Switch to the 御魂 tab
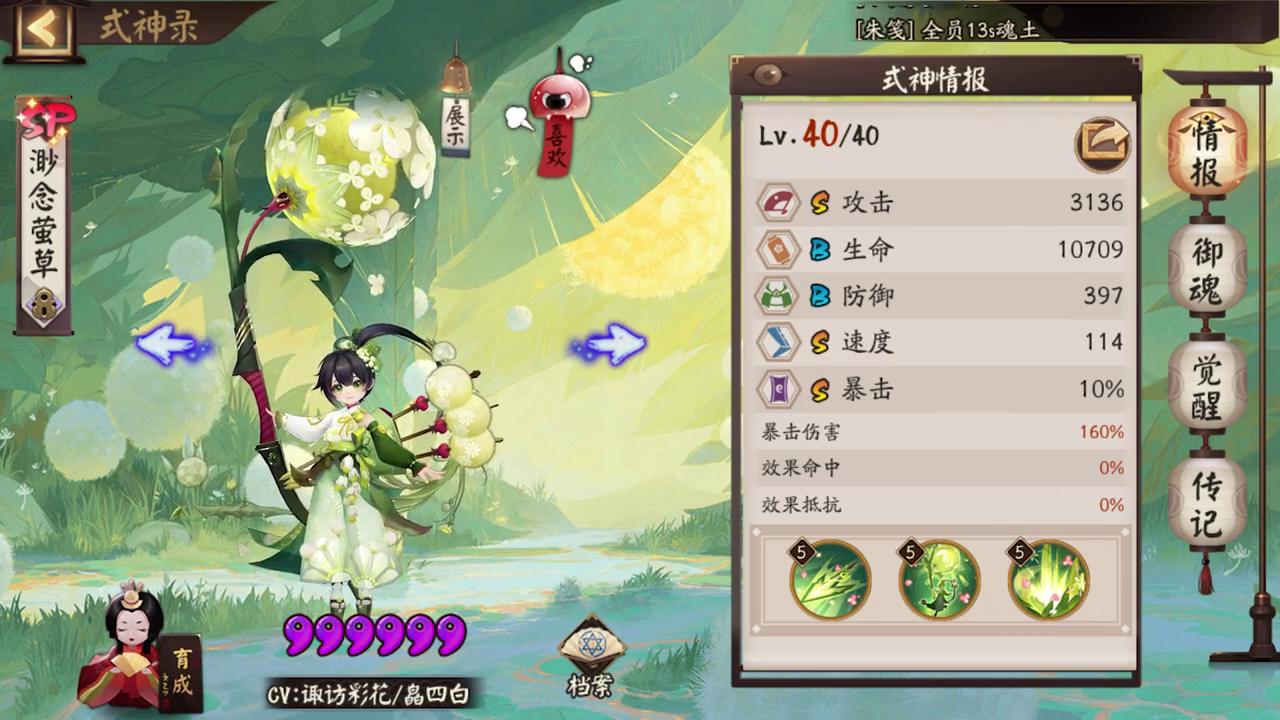The height and width of the screenshot is (720, 1280). 1206,270
